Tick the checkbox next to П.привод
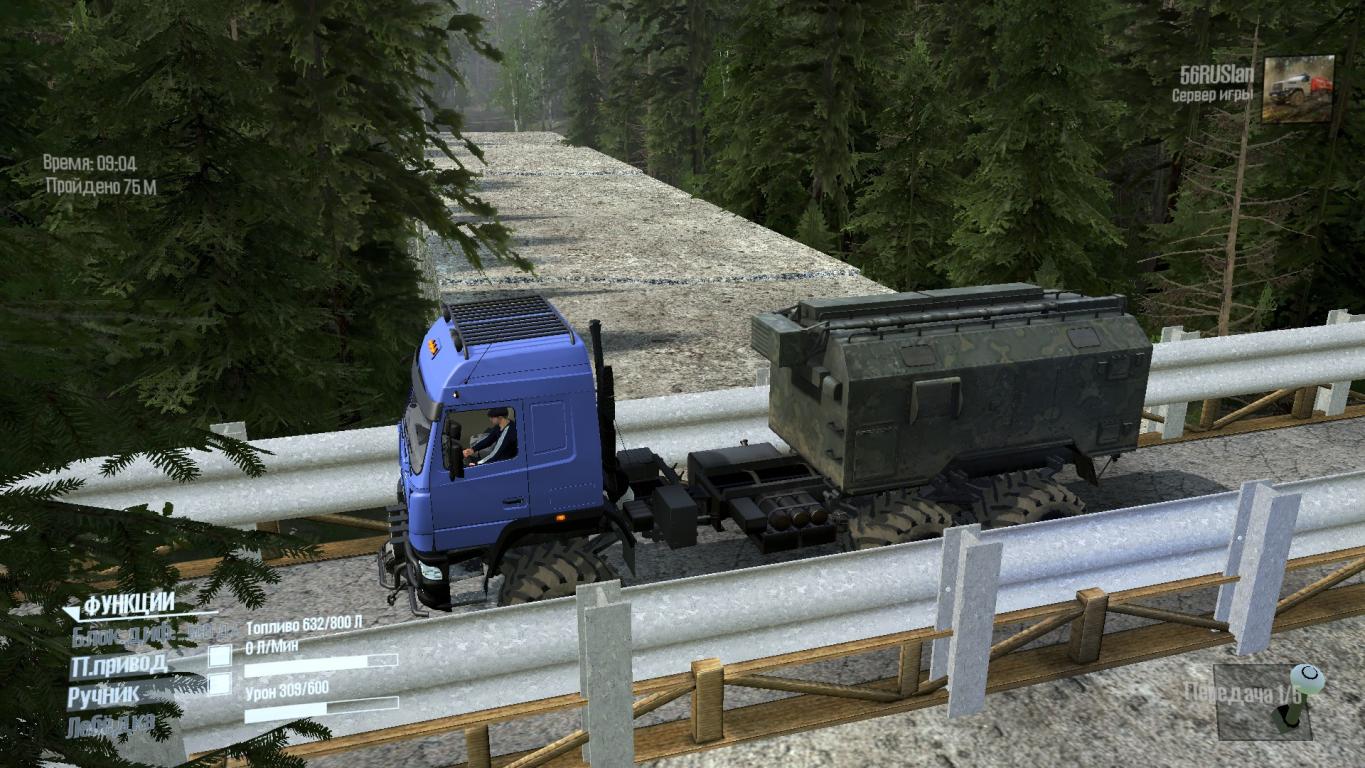The image size is (1365, 768). coord(219,656)
